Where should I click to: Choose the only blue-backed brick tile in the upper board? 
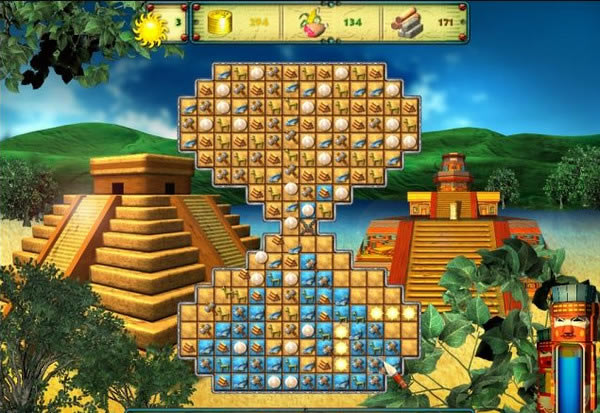(x=324, y=190)
